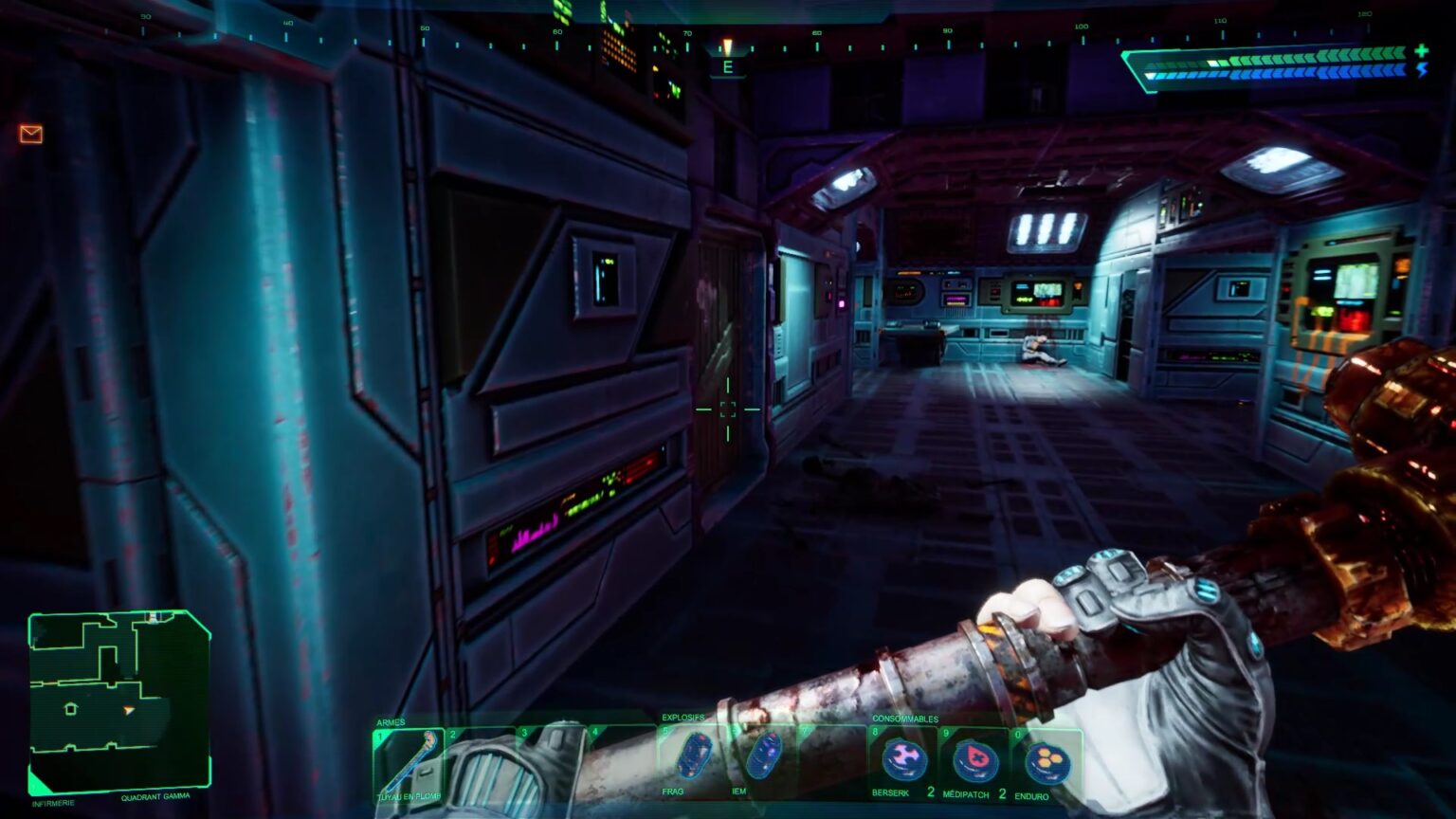Select the IEM grenade icon

click(765, 756)
